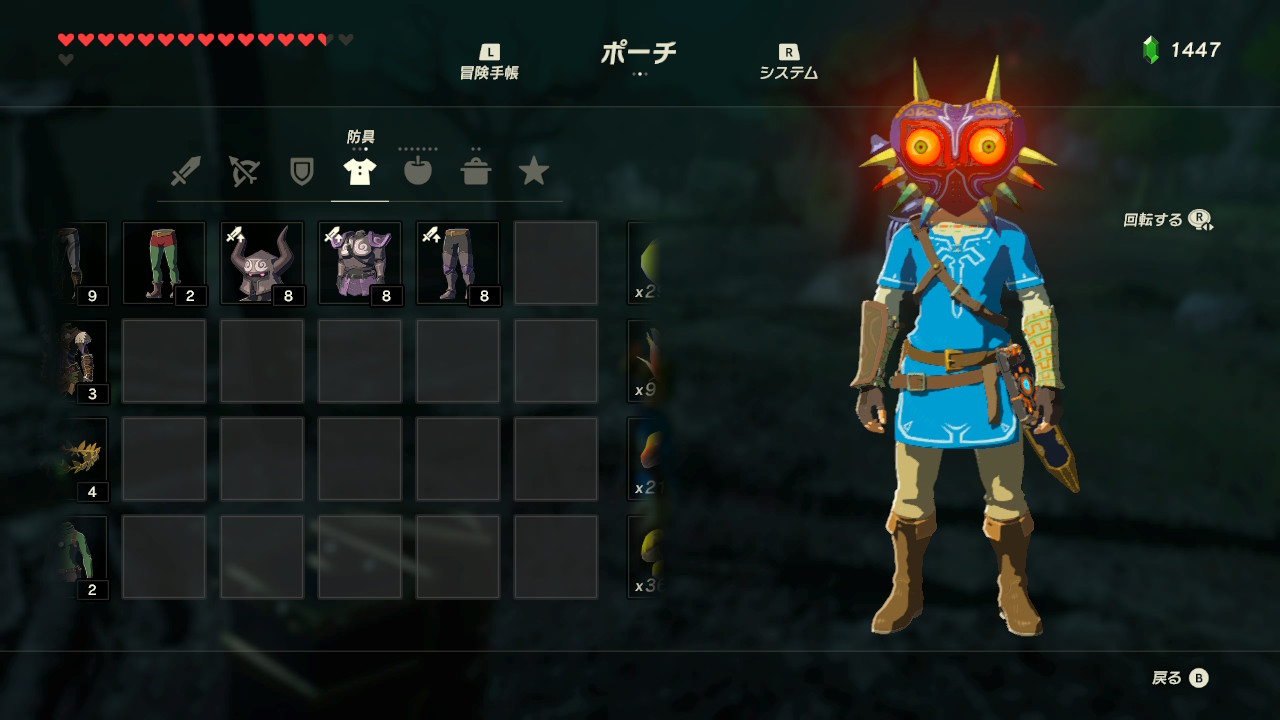Choose the star key items category

[534, 171]
